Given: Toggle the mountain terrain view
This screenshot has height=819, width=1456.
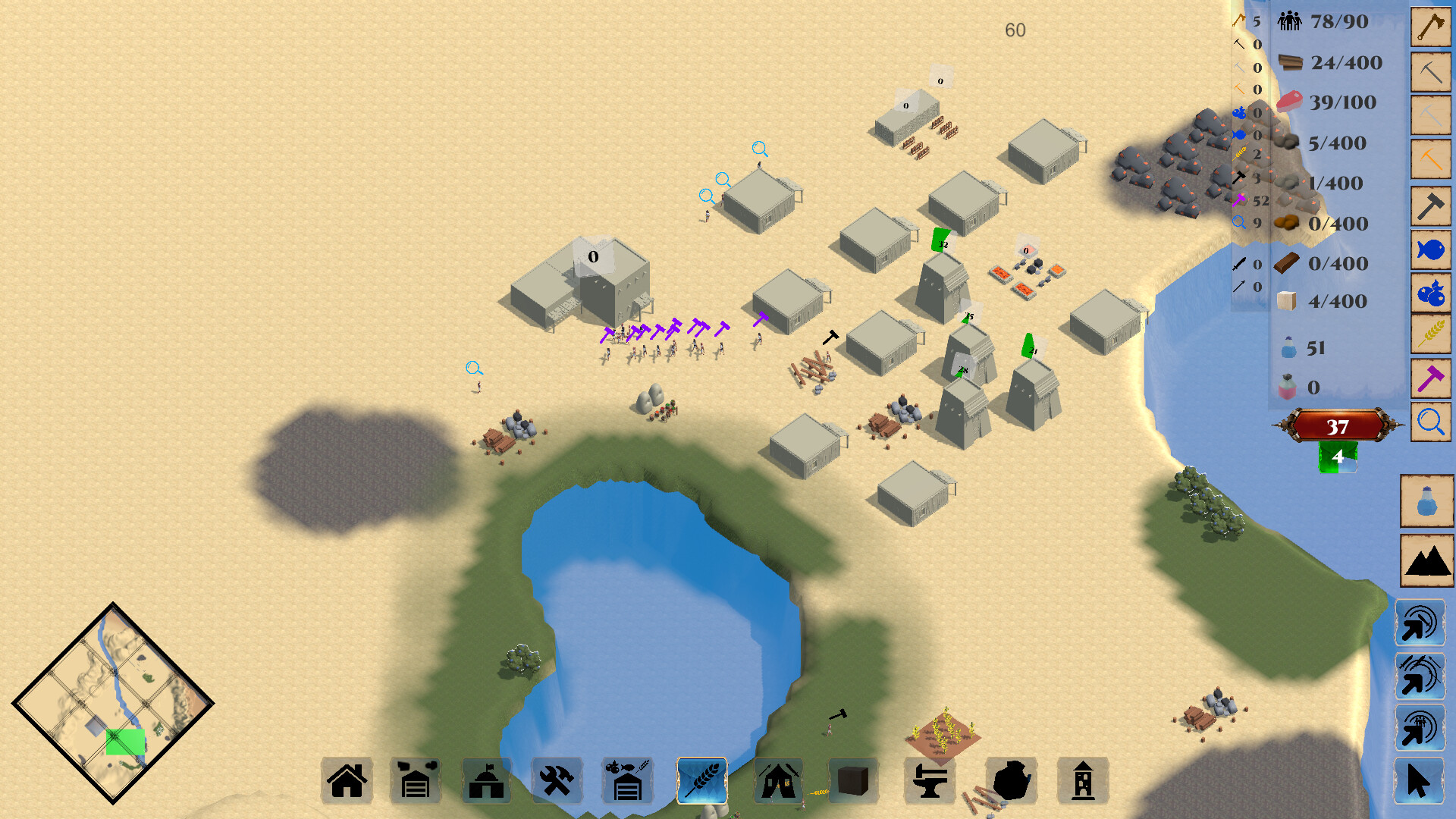Looking at the screenshot, I should point(1429,561).
